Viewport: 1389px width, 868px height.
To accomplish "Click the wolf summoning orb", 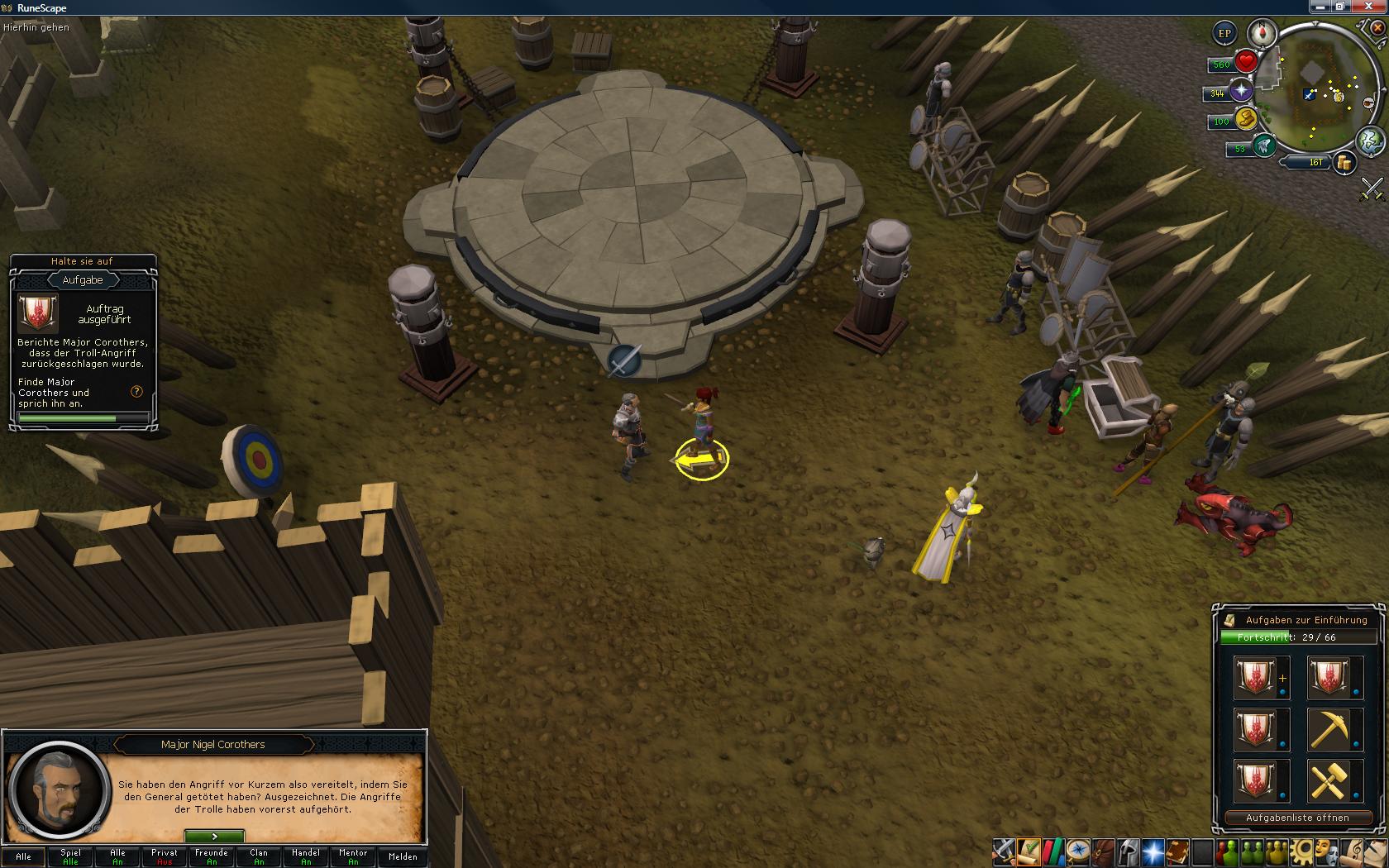I will 1263,147.
